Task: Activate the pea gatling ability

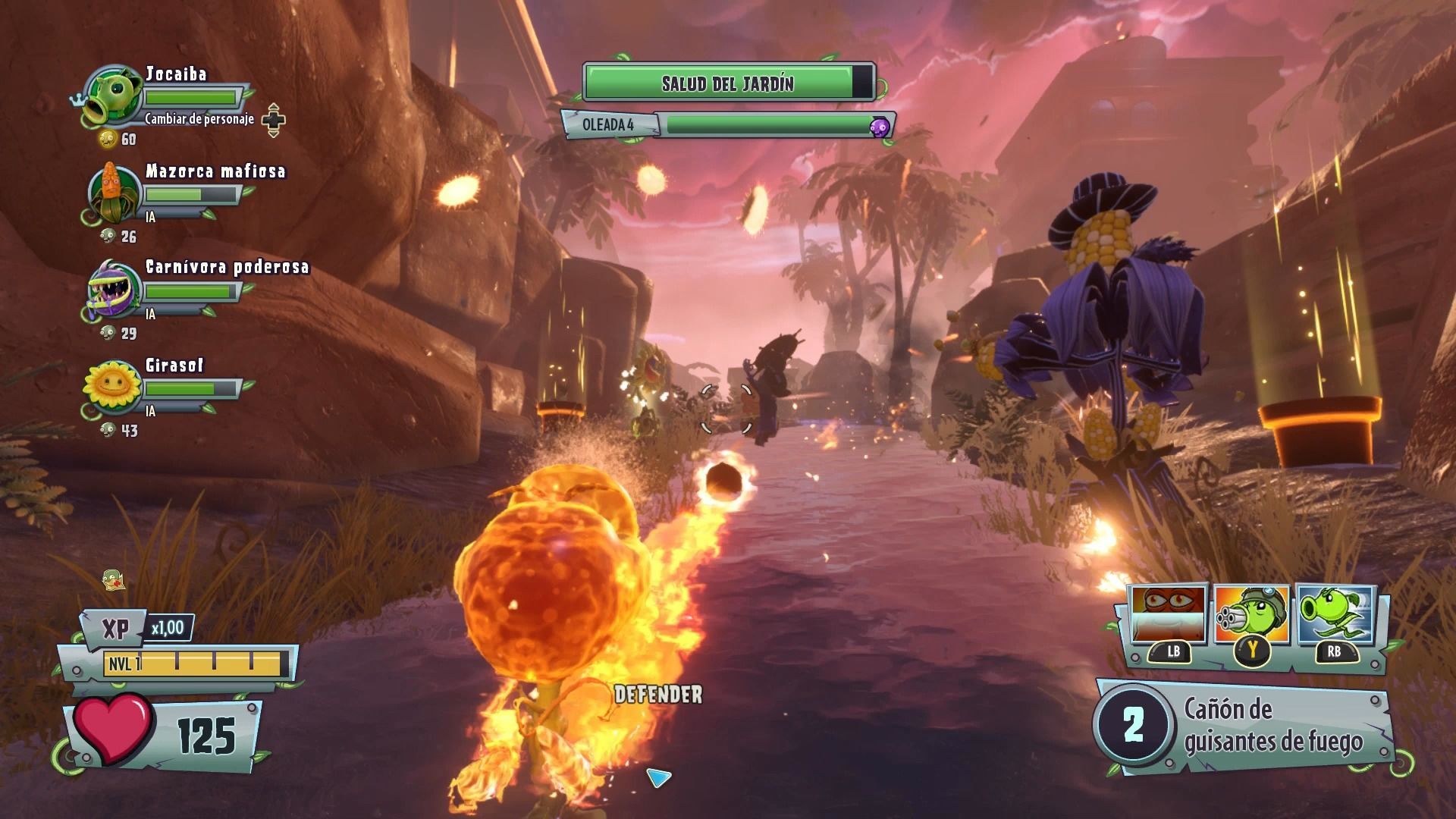Action: (1251, 615)
